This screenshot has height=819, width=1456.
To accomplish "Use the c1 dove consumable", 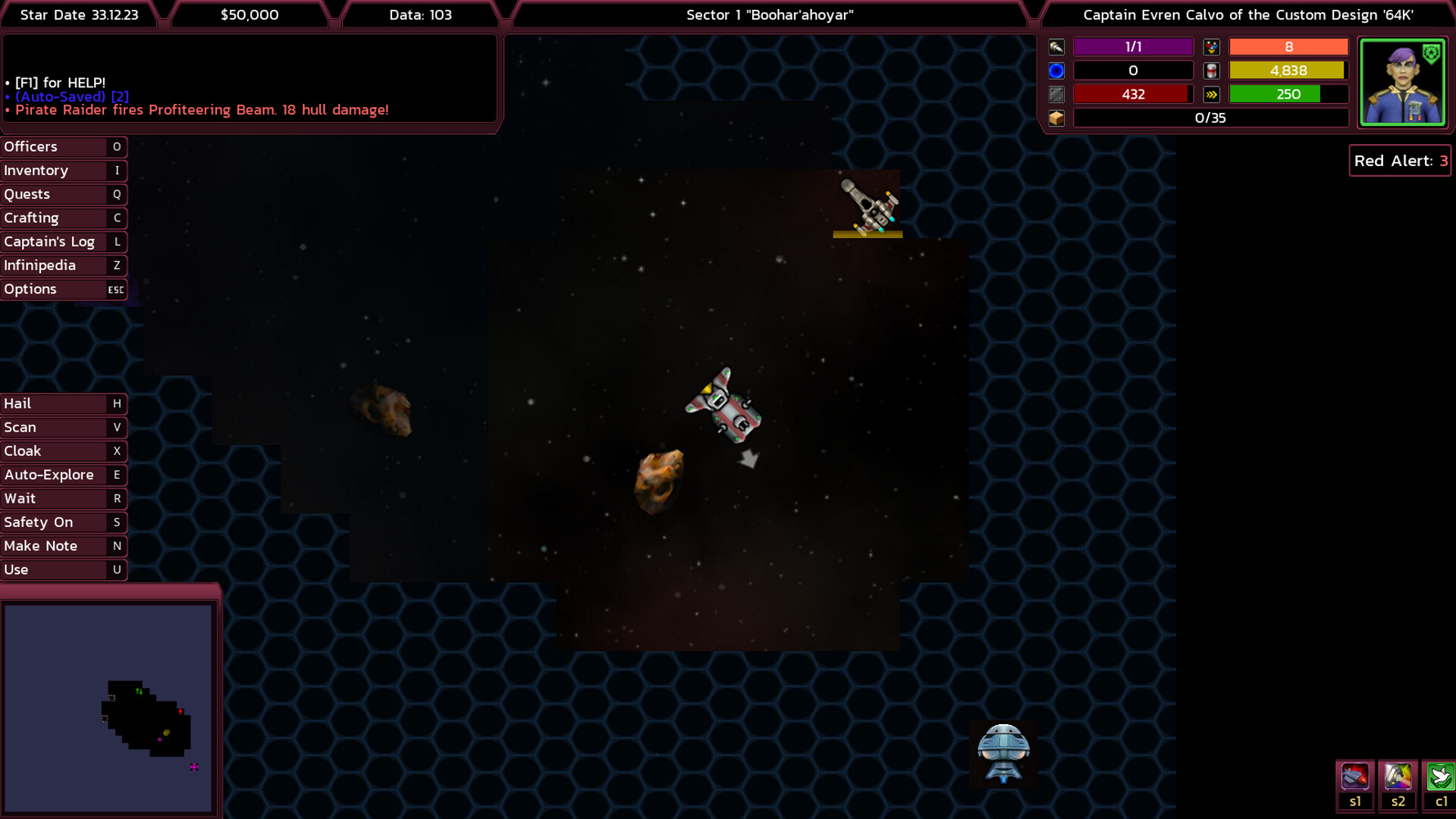I will (1440, 781).
